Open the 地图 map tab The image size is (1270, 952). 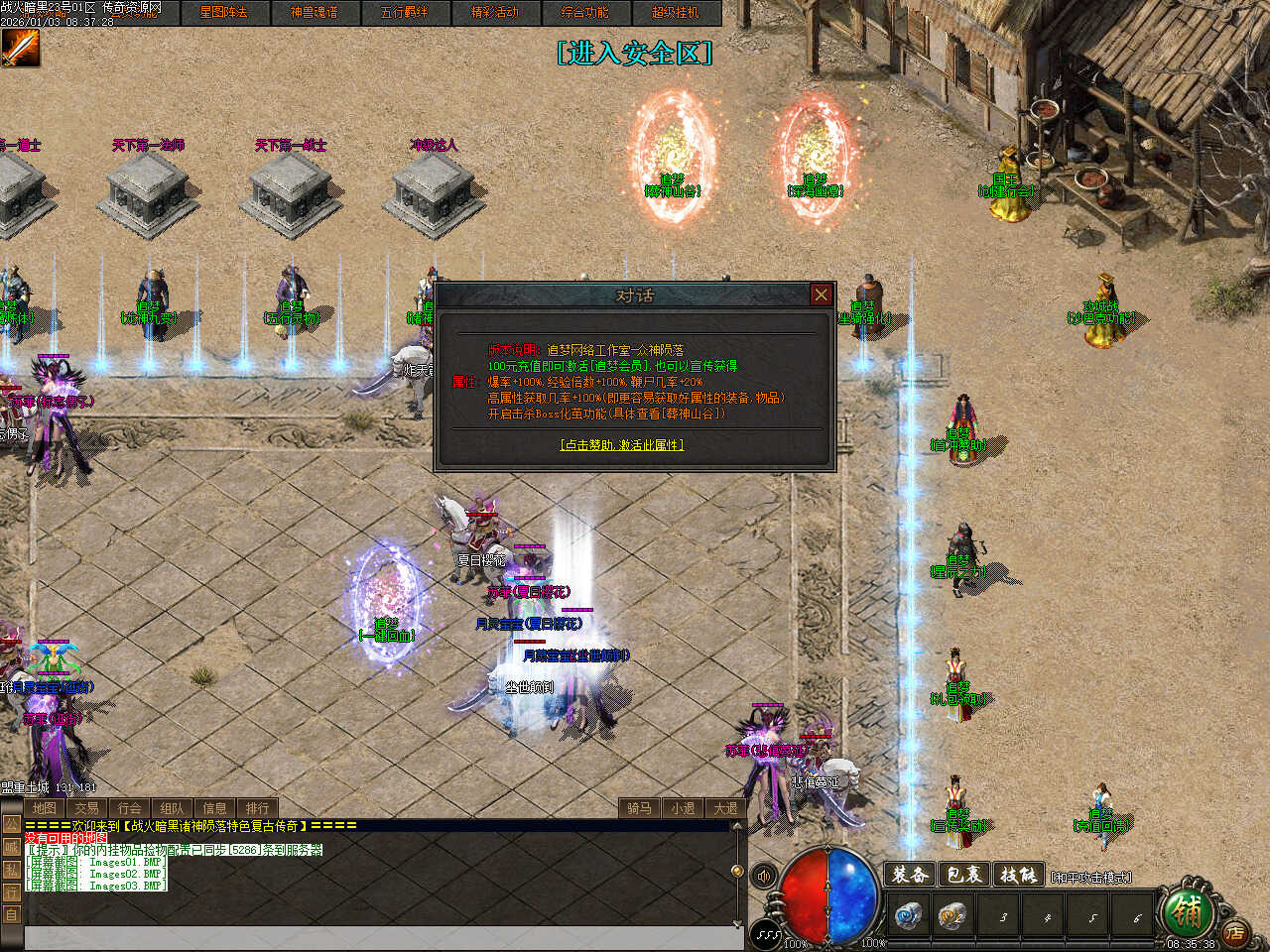[x=44, y=808]
